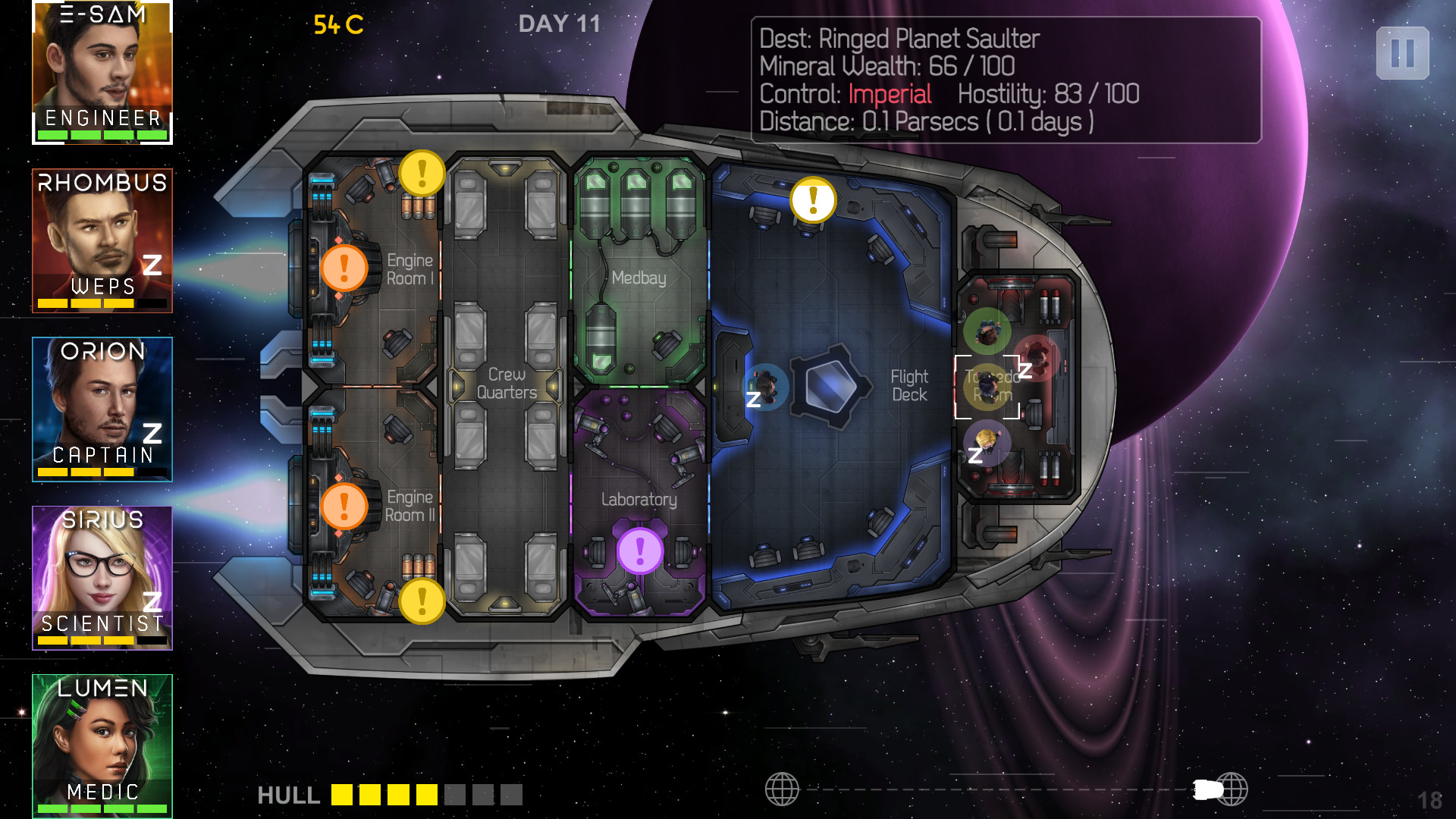
Task: Click the purple alert in the Laboratory
Action: coord(640,551)
